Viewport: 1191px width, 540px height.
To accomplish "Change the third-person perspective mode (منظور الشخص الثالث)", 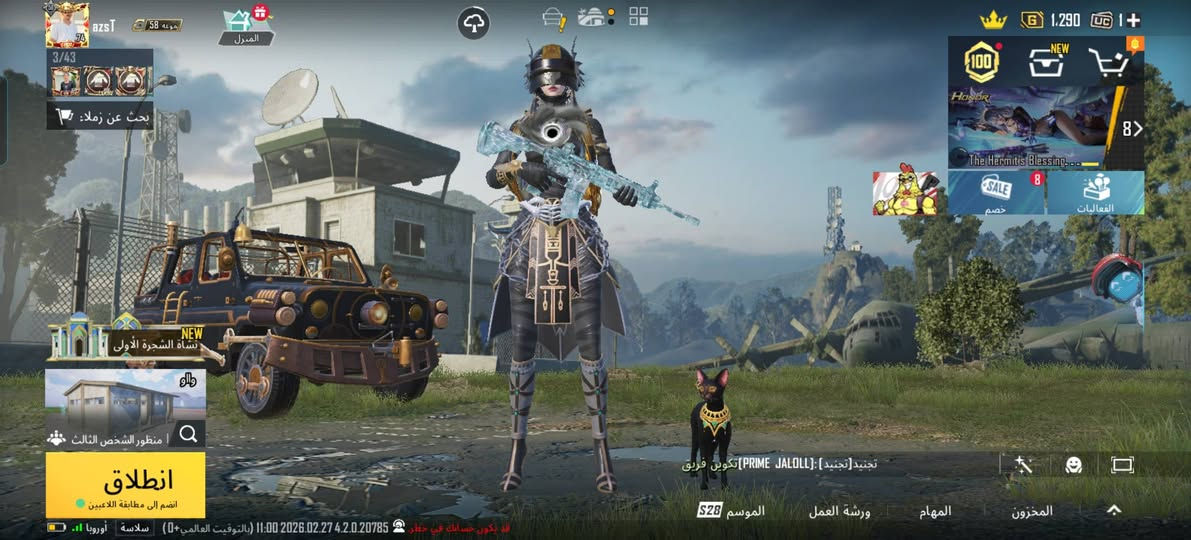I will pyautogui.click(x=112, y=438).
